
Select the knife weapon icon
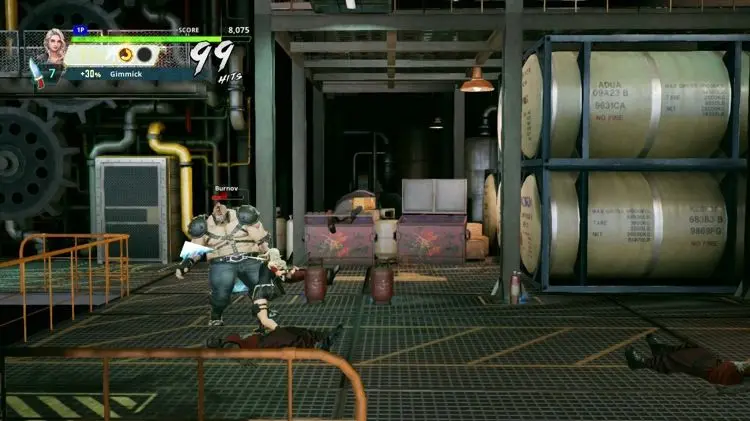coord(35,72)
